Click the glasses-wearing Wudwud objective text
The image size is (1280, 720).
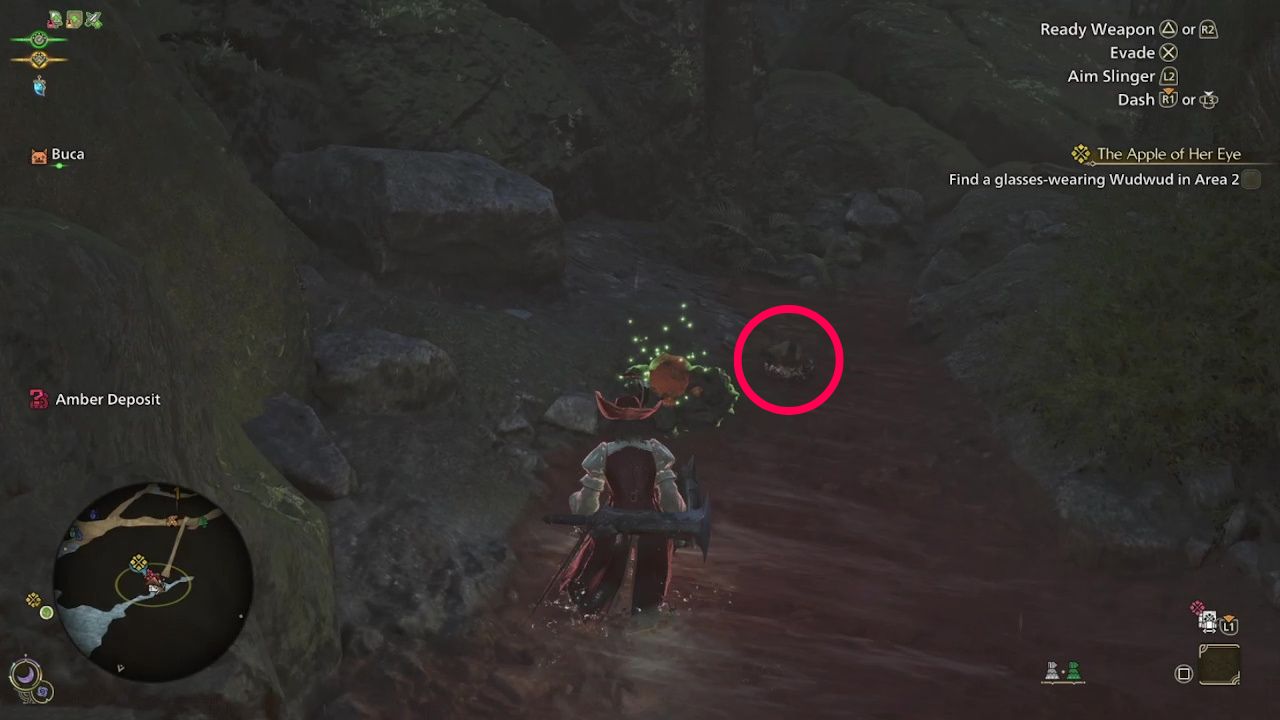tap(1096, 179)
